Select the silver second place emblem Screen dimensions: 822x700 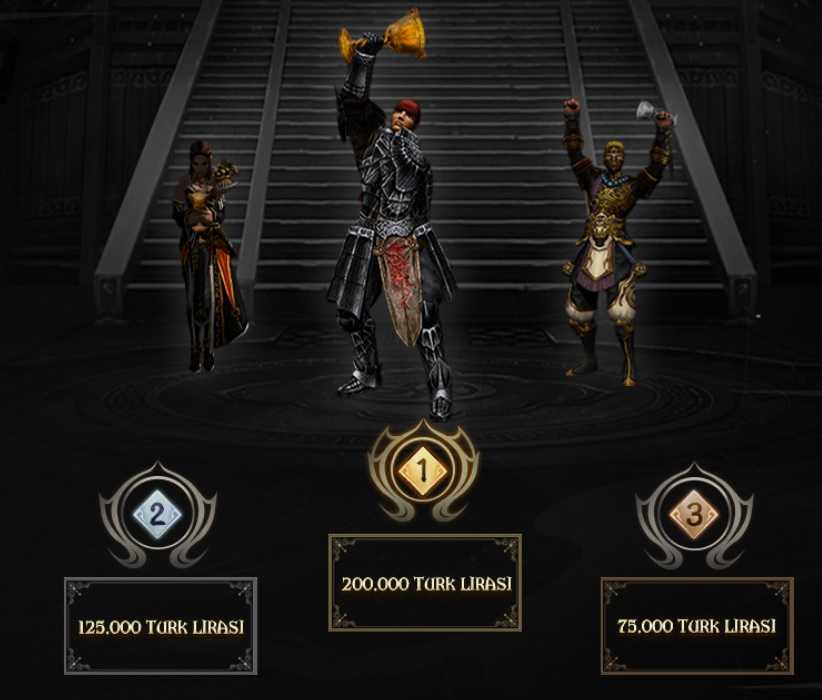[158, 516]
